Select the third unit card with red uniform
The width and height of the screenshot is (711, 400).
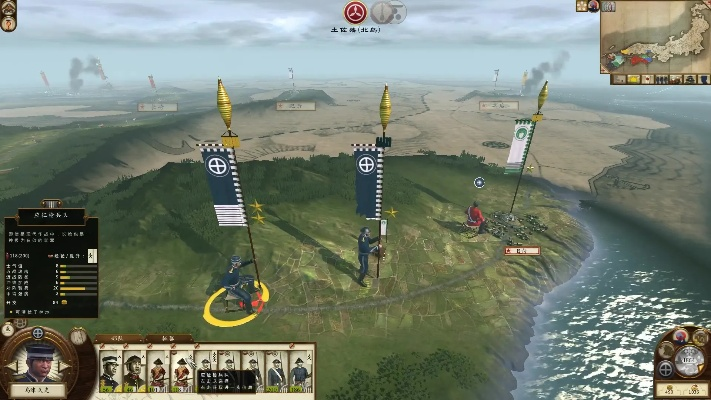(x=157, y=372)
